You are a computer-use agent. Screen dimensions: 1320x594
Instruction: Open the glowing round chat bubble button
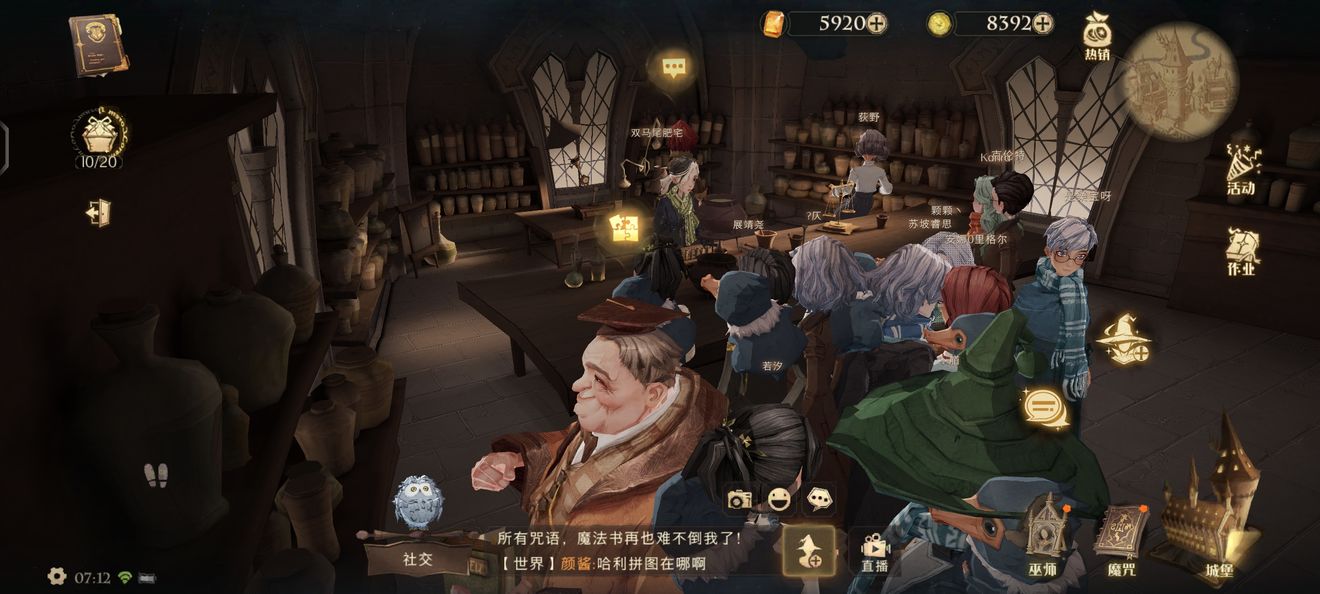coord(1045,408)
